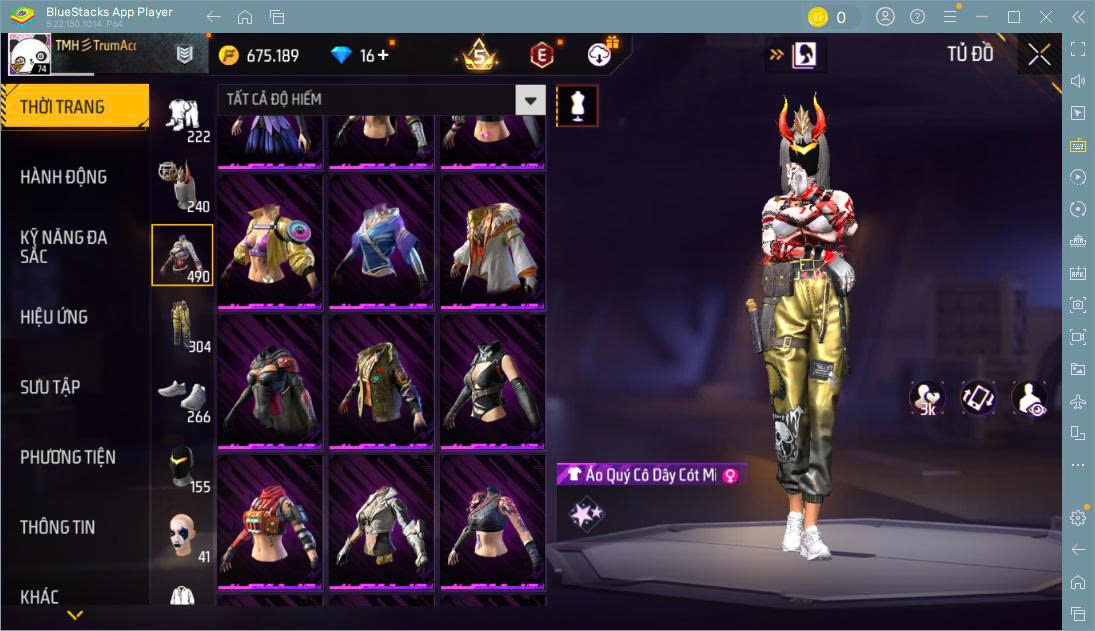Screen dimensions: 1095x631
Task: Open the mask category showing 155 items
Action: click(x=182, y=466)
